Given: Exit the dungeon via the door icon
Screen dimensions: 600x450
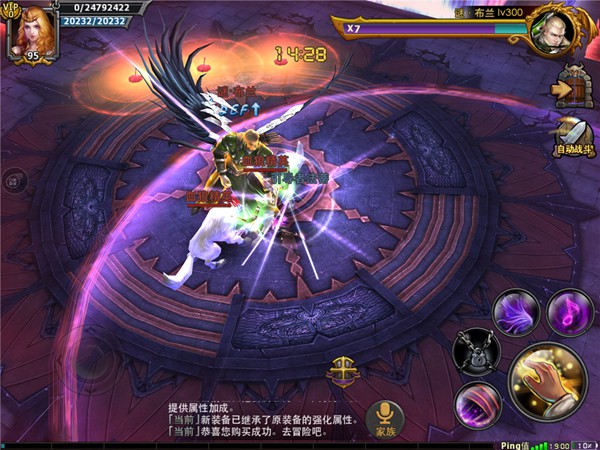Looking at the screenshot, I should [x=573, y=88].
